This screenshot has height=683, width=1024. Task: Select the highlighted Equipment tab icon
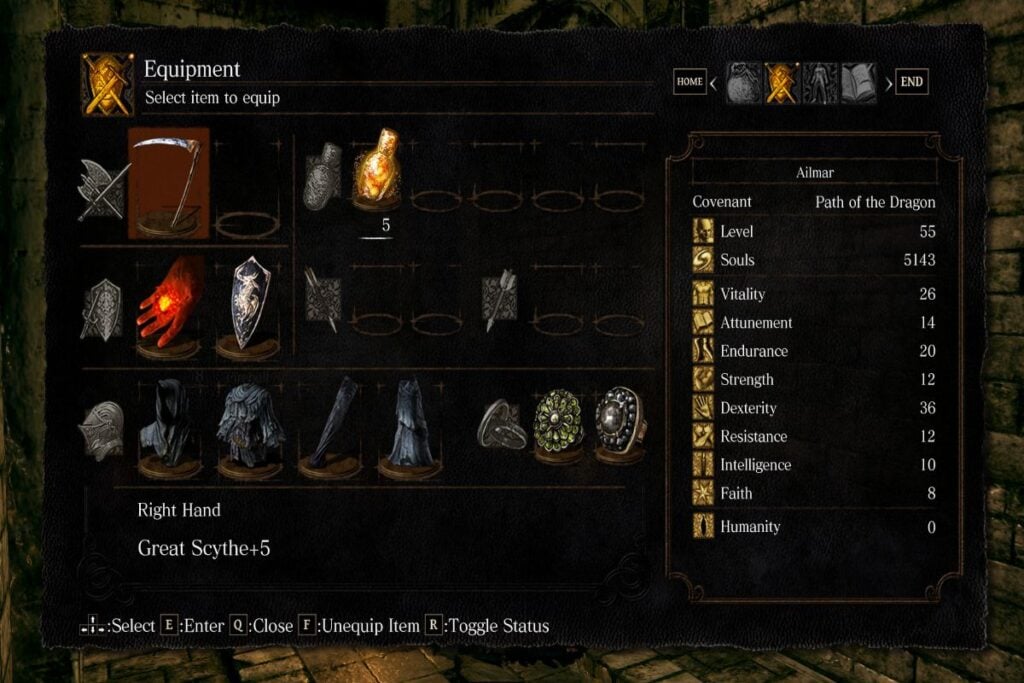pyautogui.click(x=781, y=83)
